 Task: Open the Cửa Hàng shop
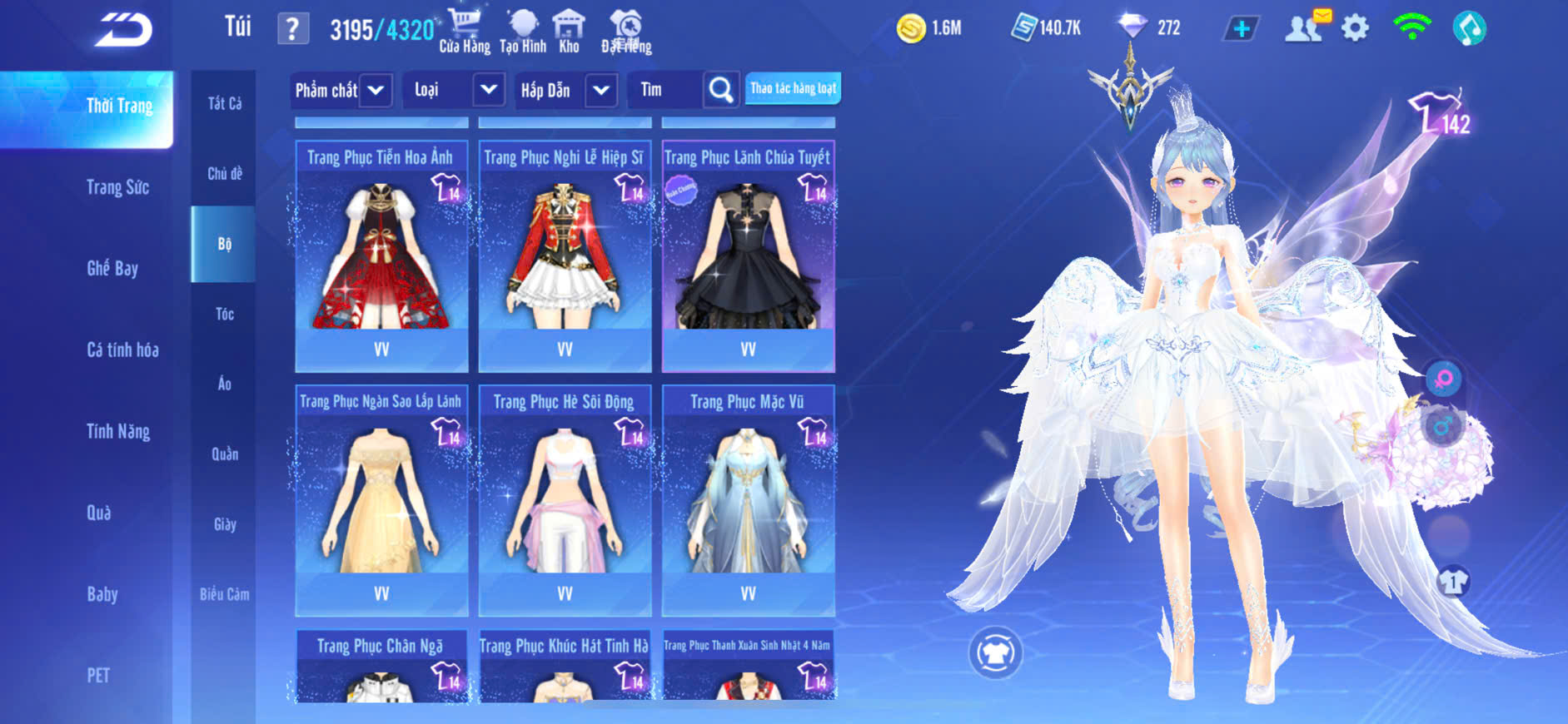465,31
